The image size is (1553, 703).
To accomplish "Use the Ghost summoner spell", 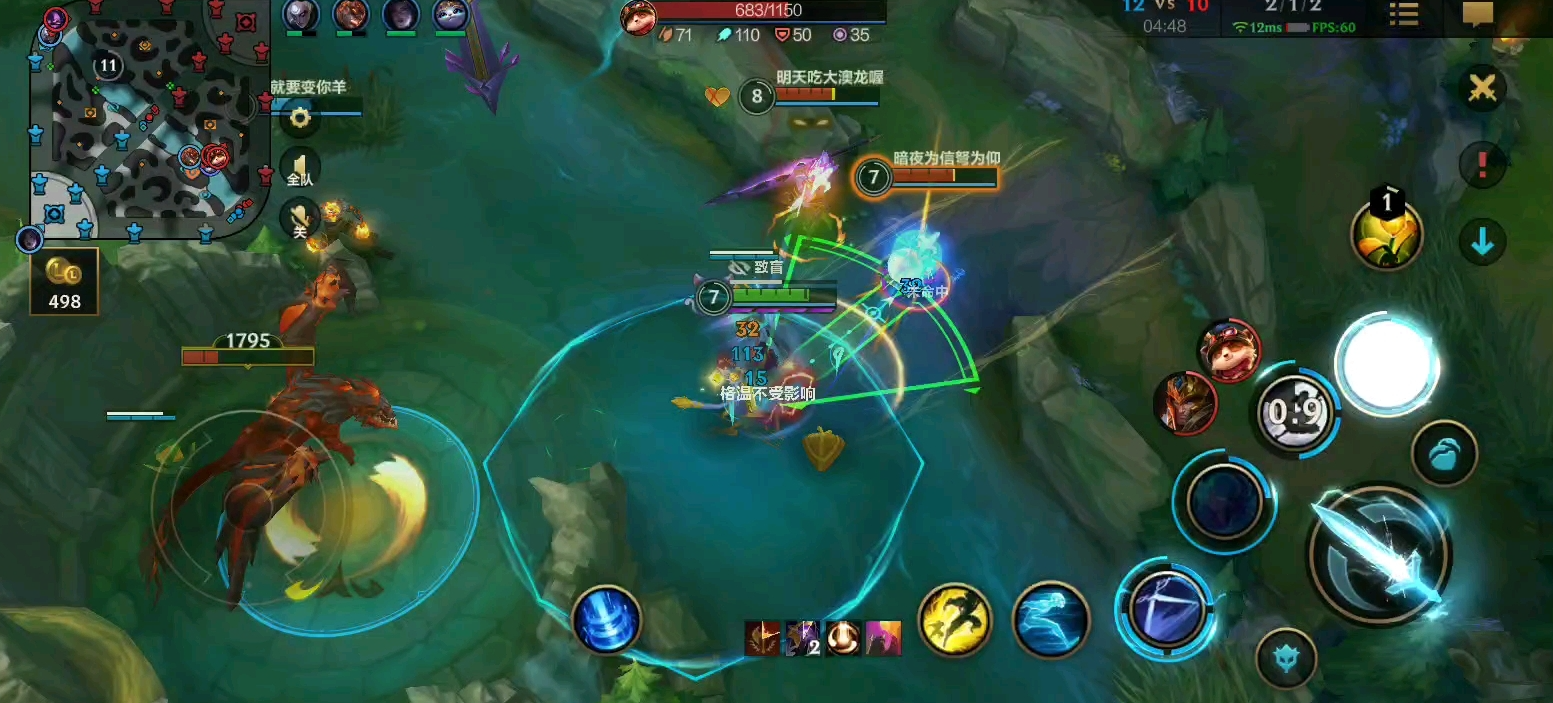I will point(1050,620).
